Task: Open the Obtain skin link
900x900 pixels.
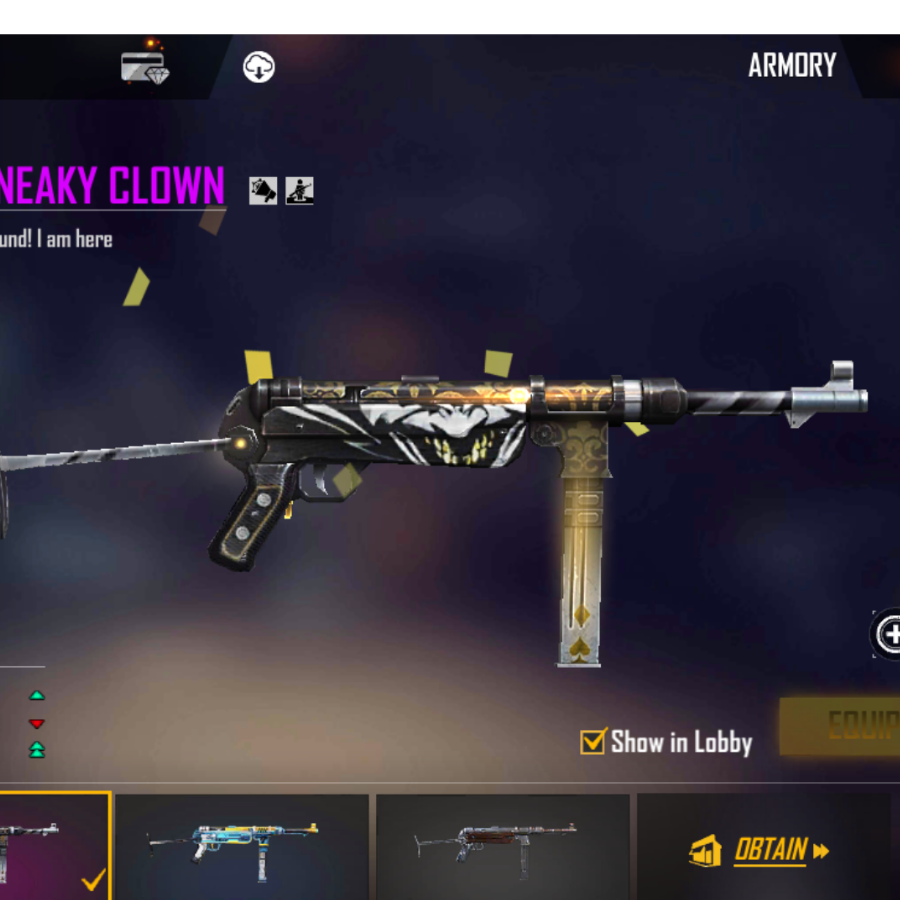Action: pos(761,851)
